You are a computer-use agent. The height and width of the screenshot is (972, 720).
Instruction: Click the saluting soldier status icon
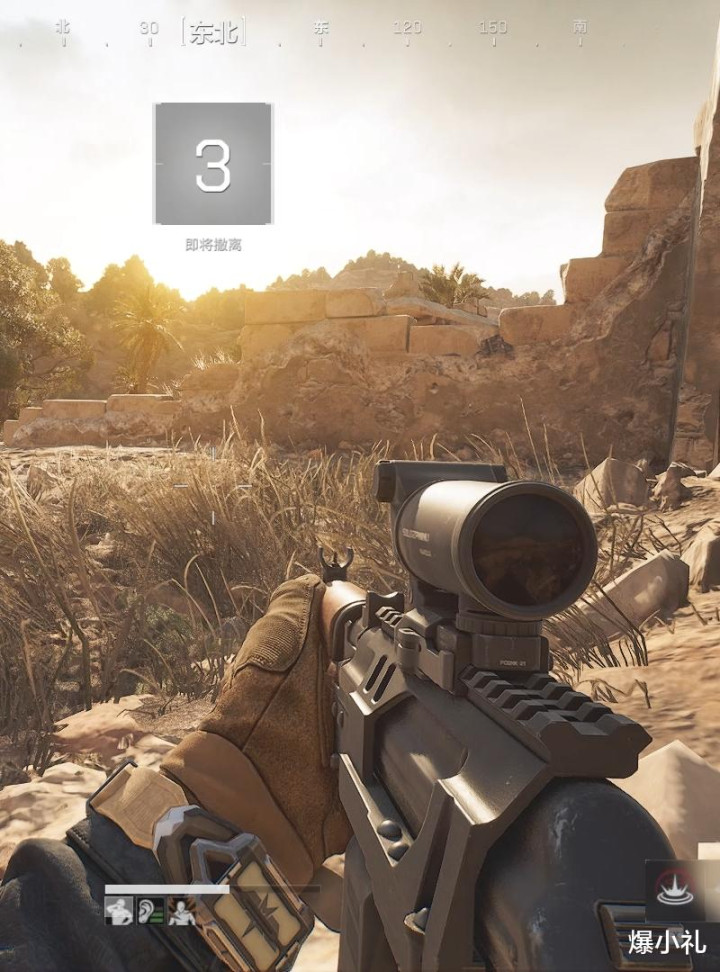(x=119, y=911)
